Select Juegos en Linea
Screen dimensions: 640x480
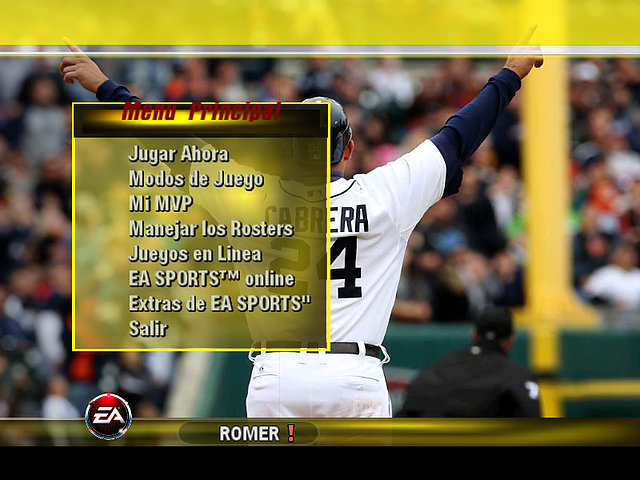(195, 253)
